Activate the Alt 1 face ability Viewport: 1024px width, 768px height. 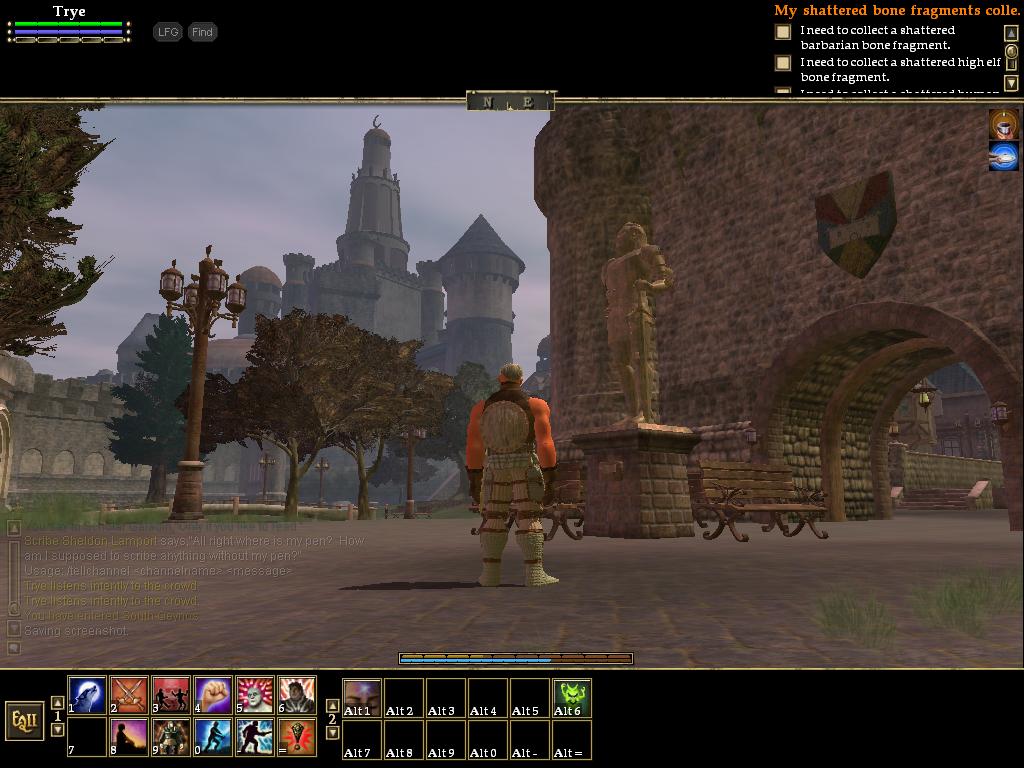click(x=362, y=697)
